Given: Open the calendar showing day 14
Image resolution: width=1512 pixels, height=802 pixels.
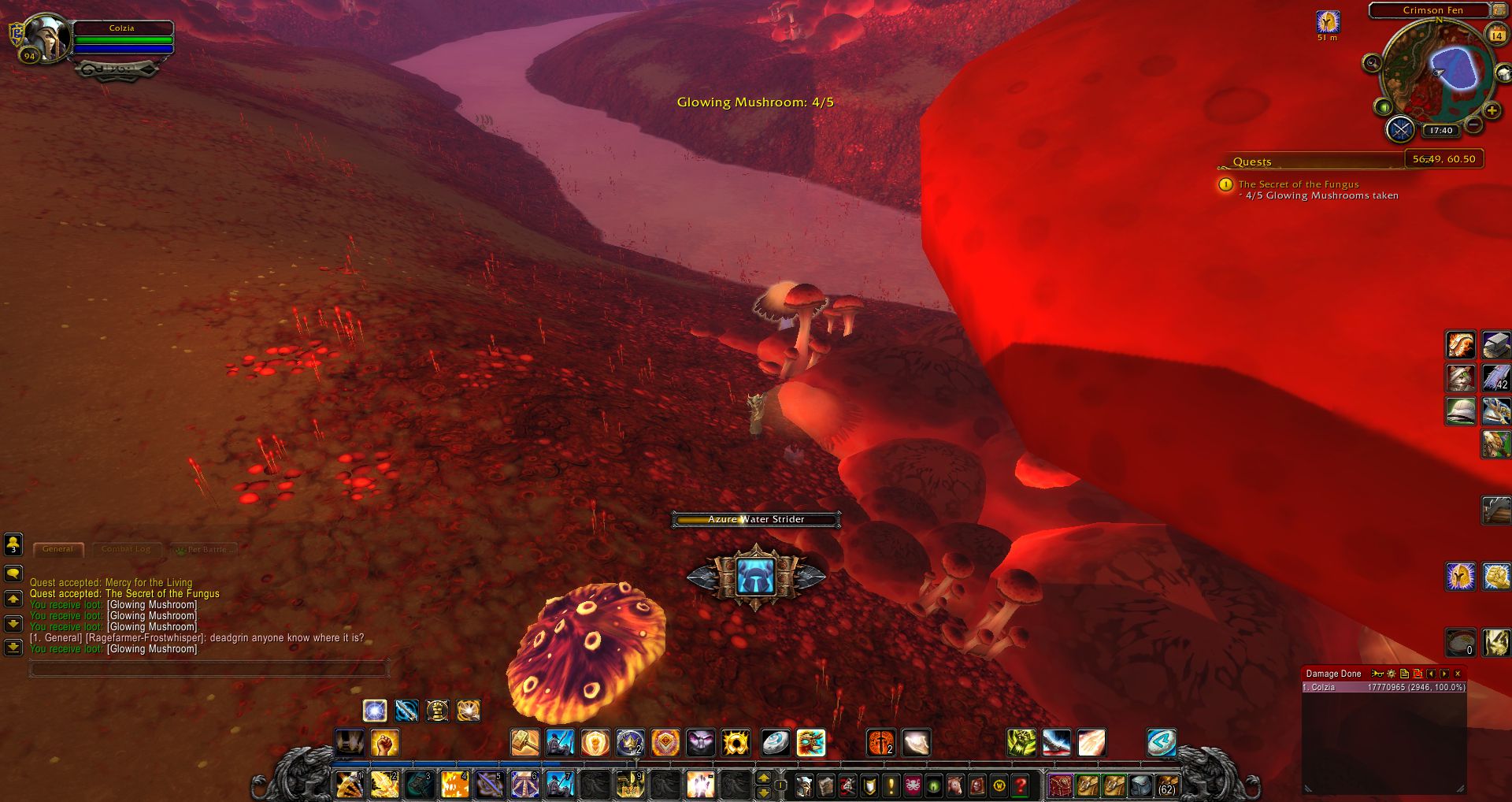Looking at the screenshot, I should pyautogui.click(x=1496, y=35).
